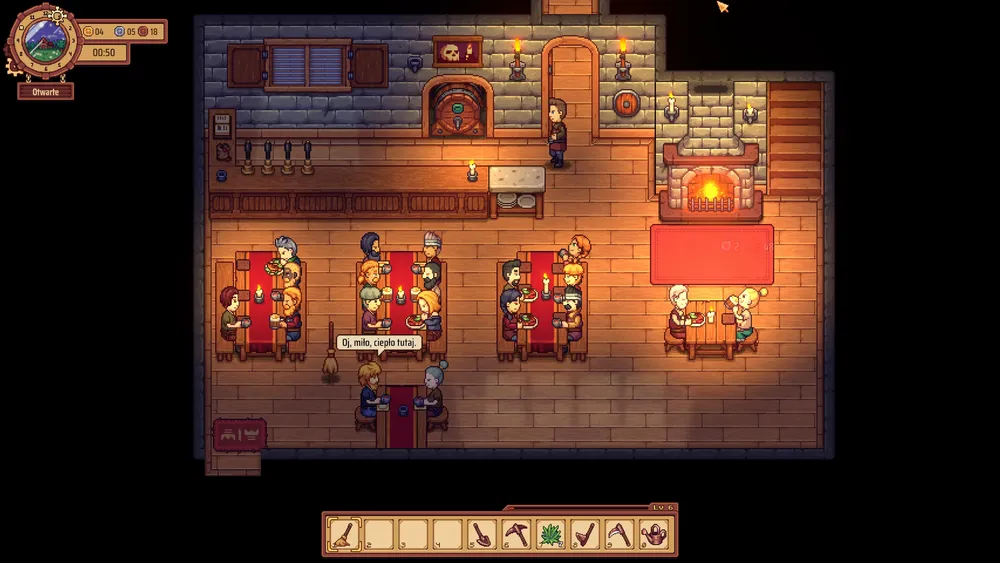The image size is (1000, 563).
Task: Pick the scythe hotbar slot
Action: (621, 535)
